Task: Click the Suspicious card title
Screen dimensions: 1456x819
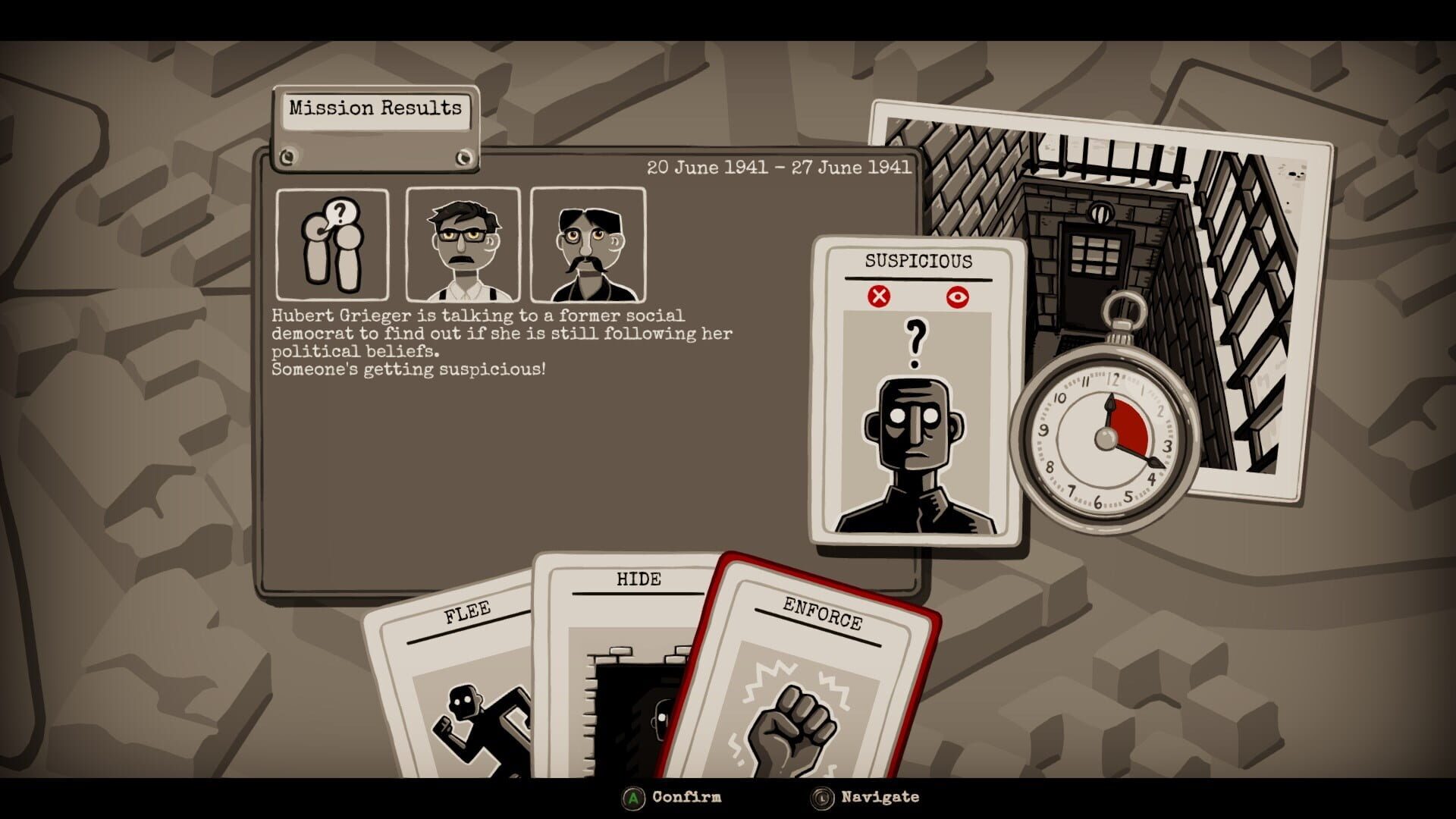Action: click(917, 261)
